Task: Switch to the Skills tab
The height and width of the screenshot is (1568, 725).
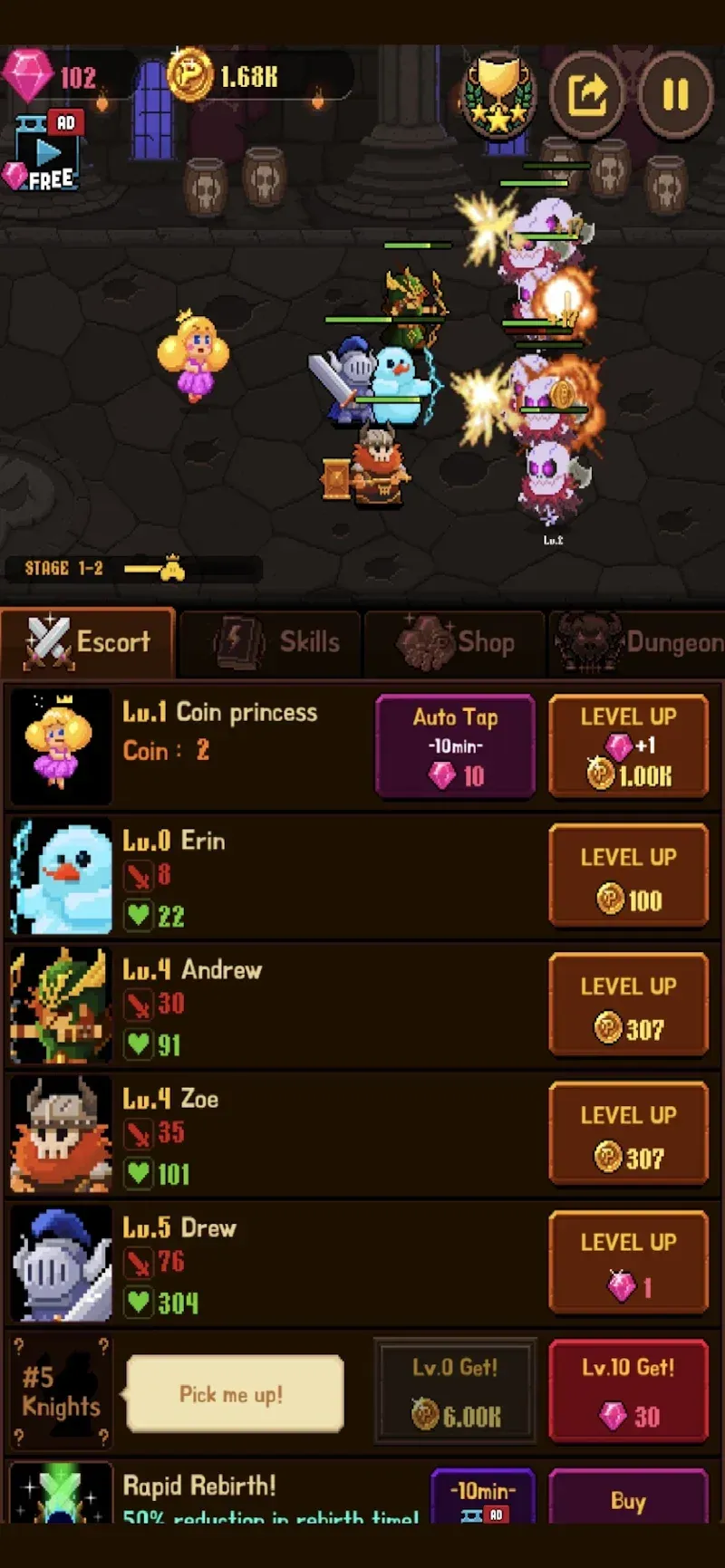Action: point(272,642)
